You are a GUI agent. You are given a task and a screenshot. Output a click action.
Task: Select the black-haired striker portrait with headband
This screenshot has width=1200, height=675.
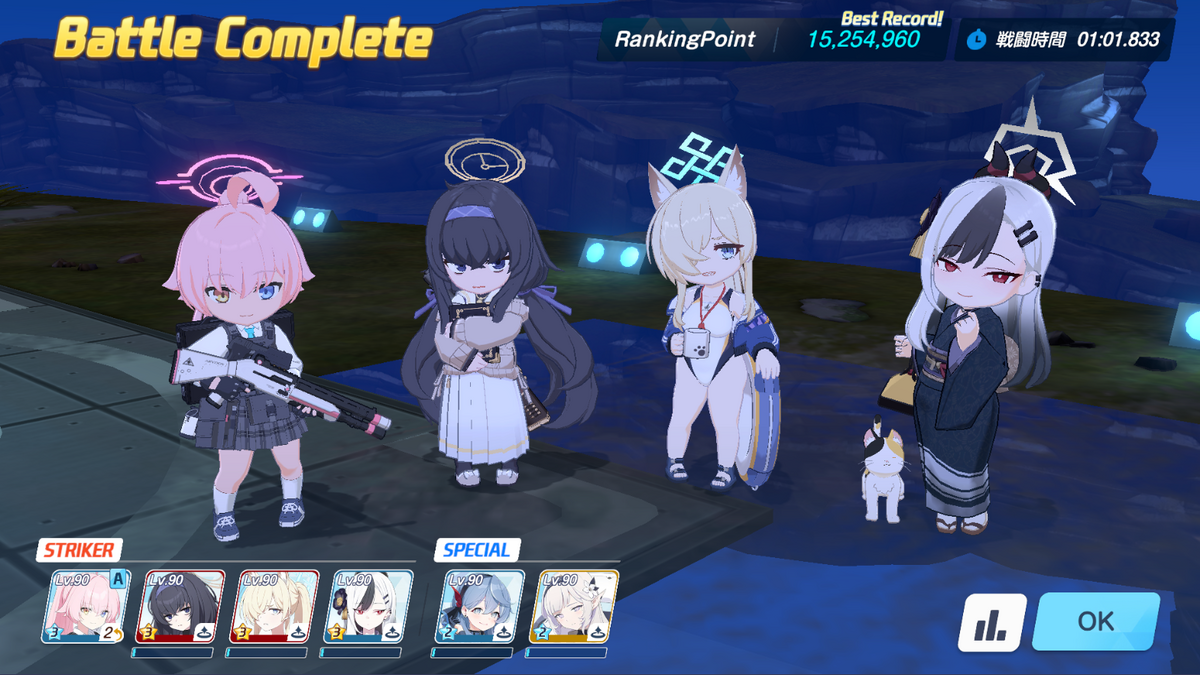tap(180, 606)
